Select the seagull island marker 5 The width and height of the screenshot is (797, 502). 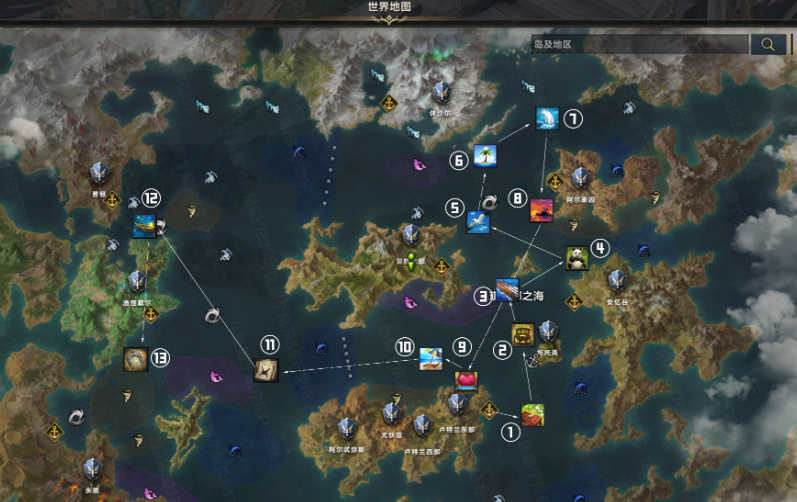[478, 222]
